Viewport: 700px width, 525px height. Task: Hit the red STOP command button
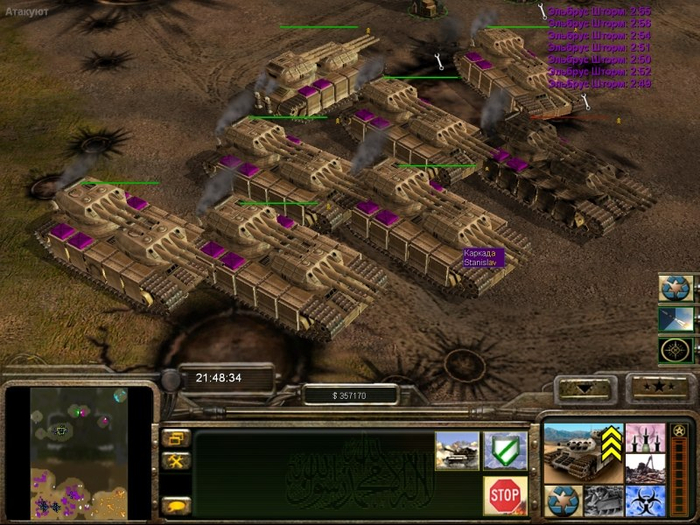[x=505, y=494]
